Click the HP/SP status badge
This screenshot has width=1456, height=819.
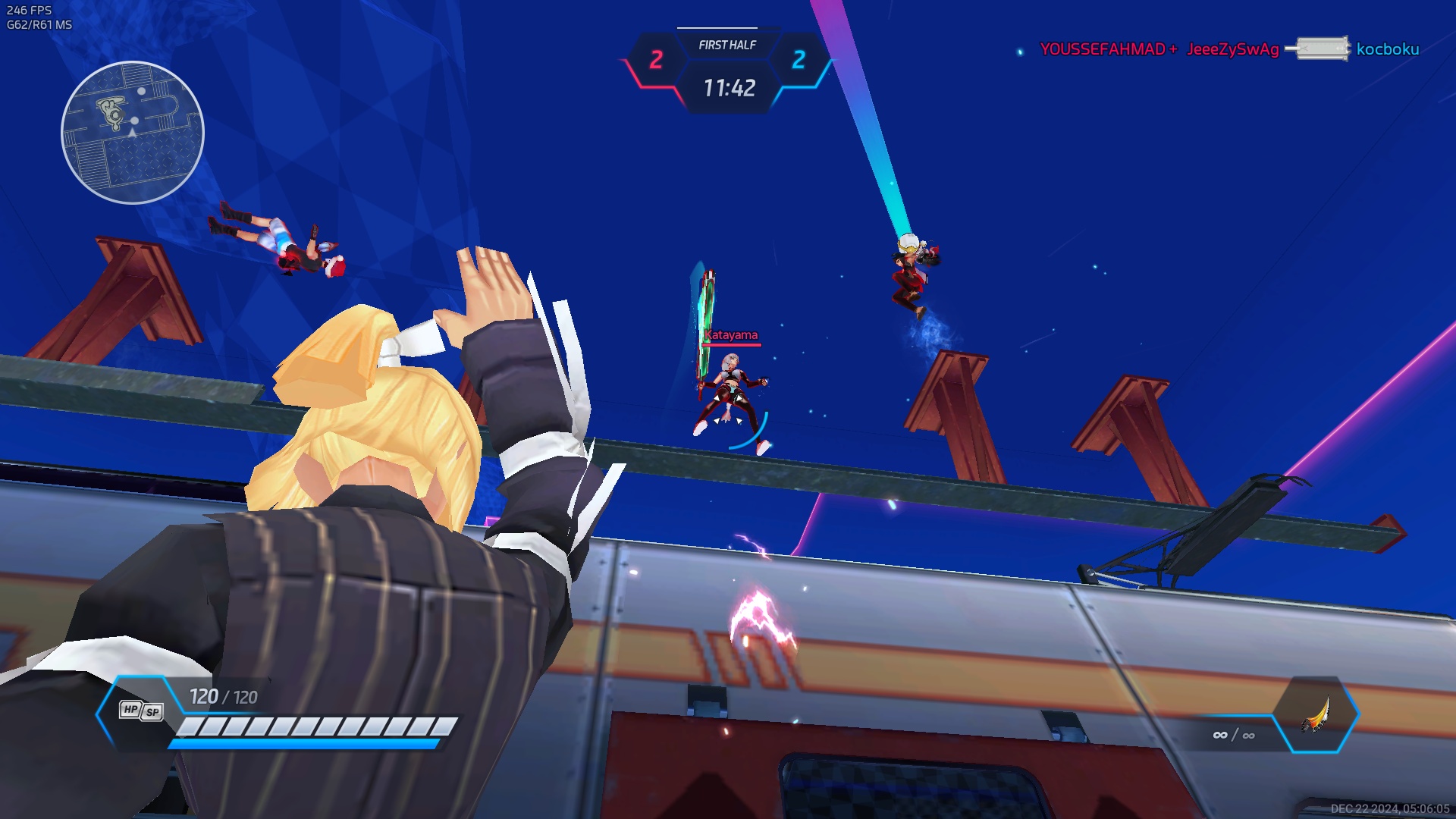coord(141,711)
